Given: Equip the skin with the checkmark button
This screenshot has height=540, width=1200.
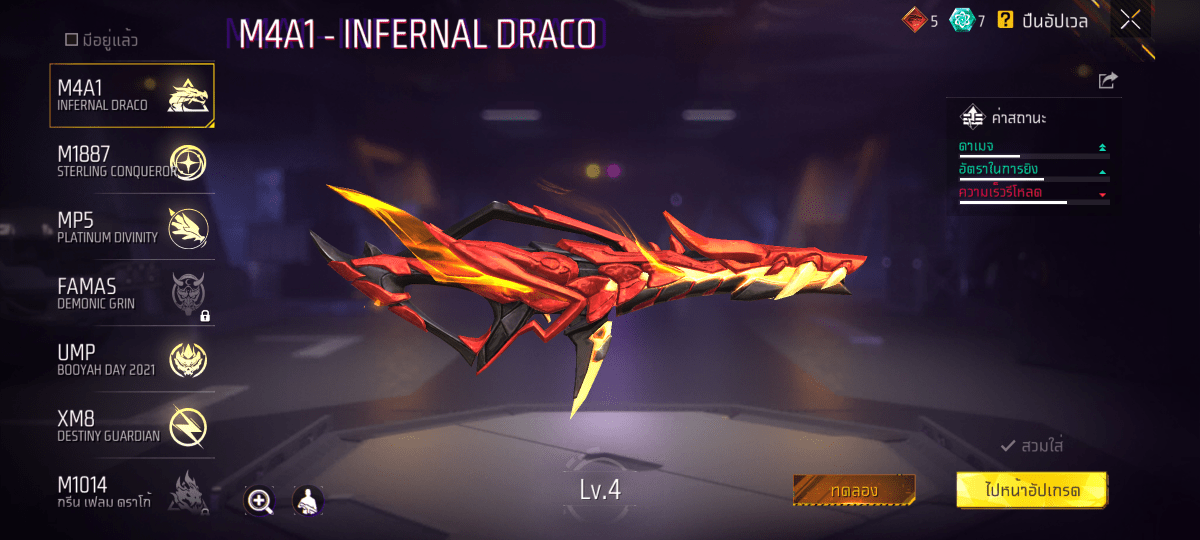Looking at the screenshot, I should click(1032, 446).
